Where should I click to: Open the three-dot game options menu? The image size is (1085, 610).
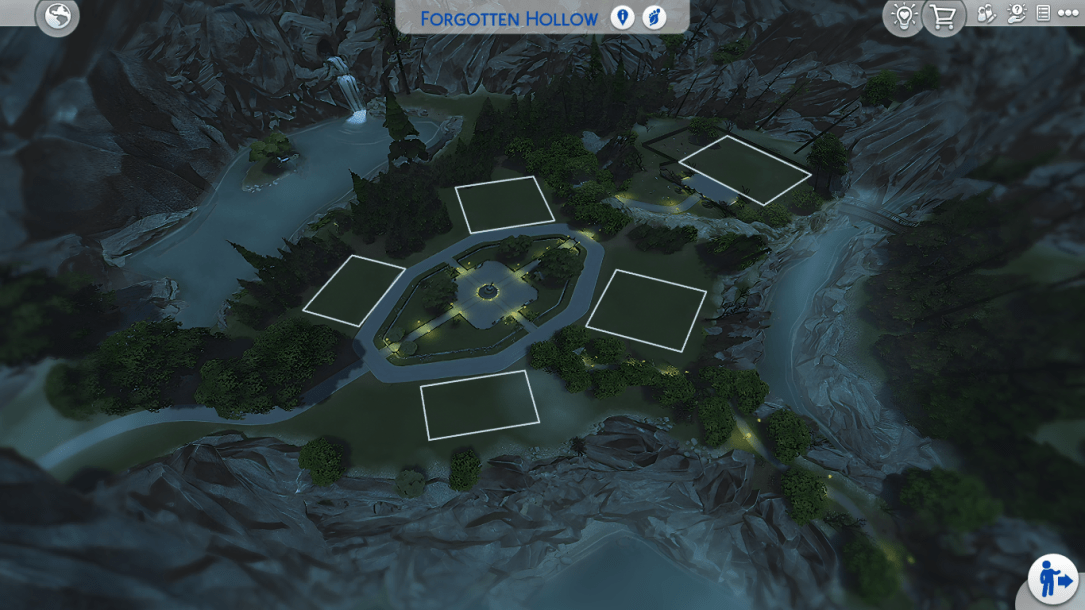point(1067,14)
